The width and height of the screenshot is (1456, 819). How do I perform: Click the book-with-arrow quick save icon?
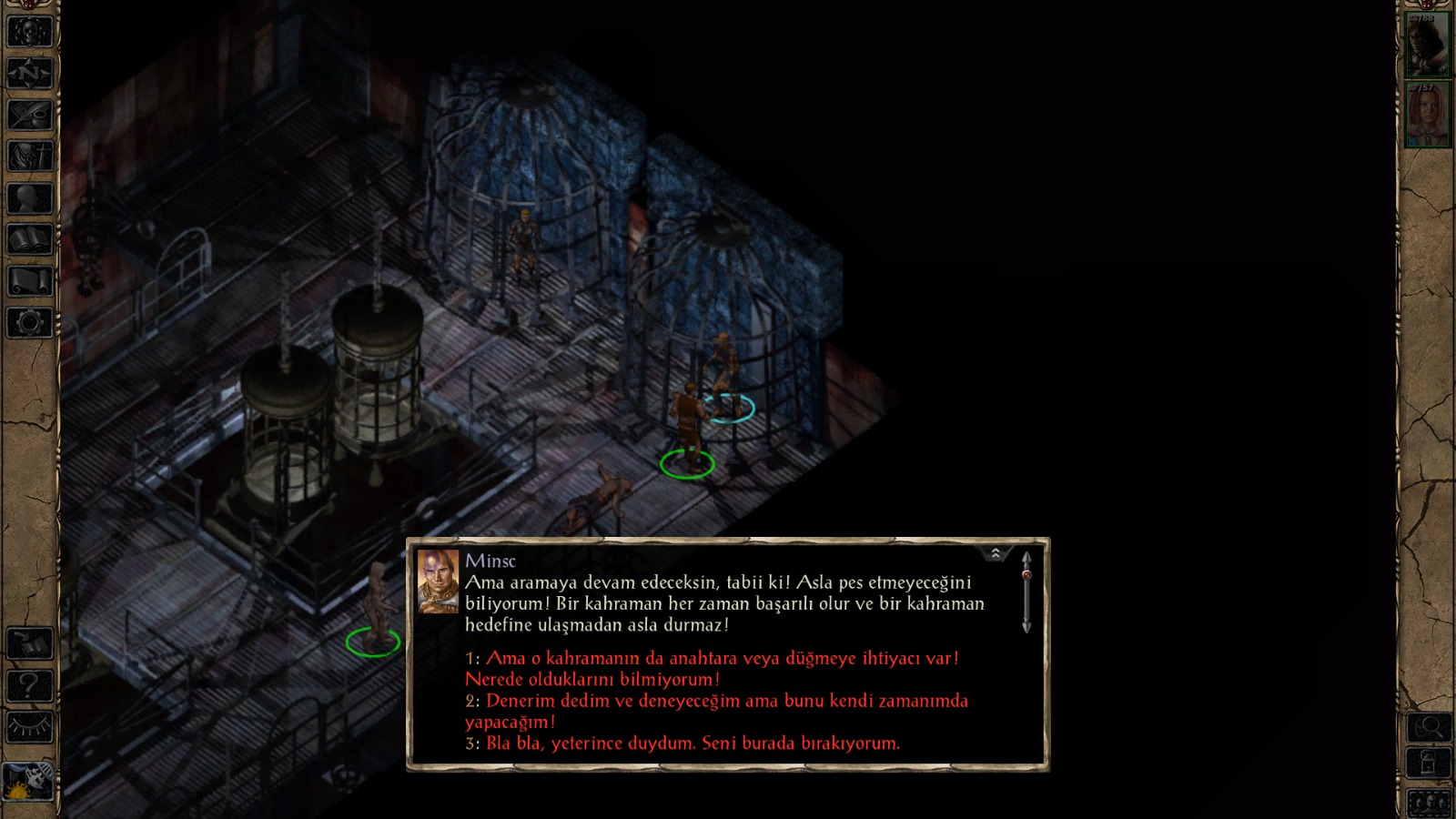29,644
